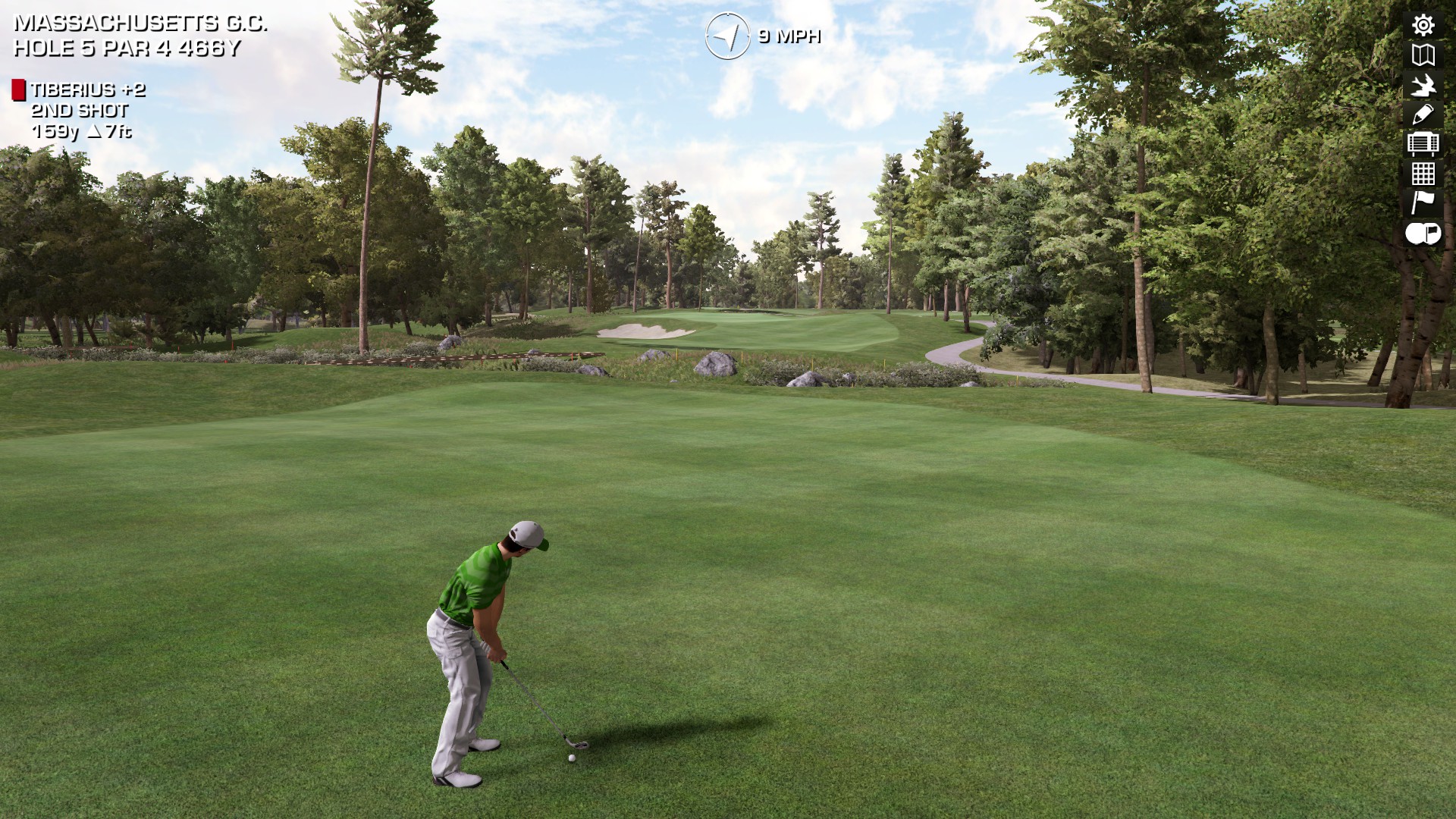Click the red player color marker
Viewport: 1456px width, 819px height.
(17, 88)
